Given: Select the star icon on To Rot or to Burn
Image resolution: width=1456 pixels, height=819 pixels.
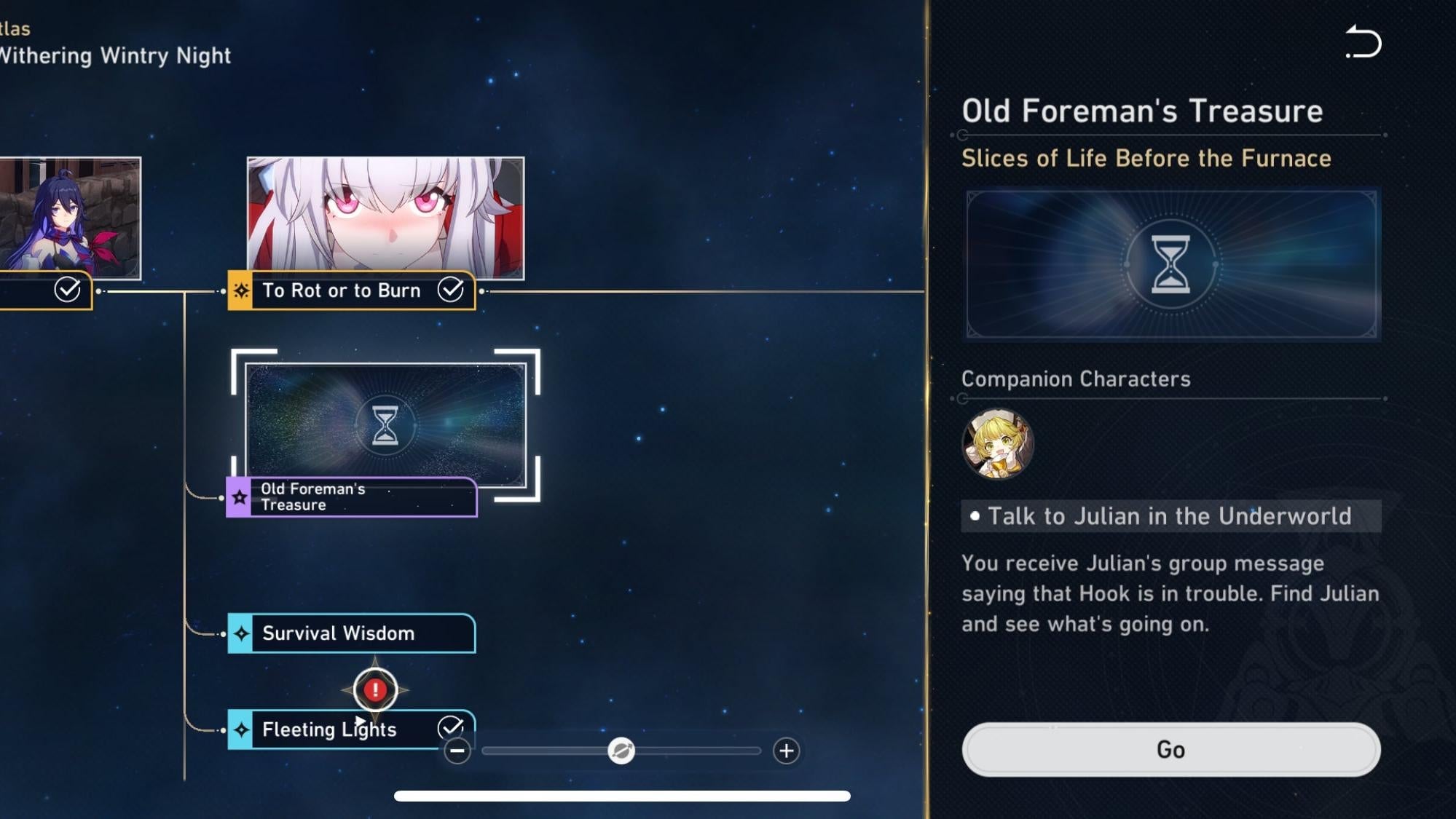Looking at the screenshot, I should pyautogui.click(x=240, y=290).
